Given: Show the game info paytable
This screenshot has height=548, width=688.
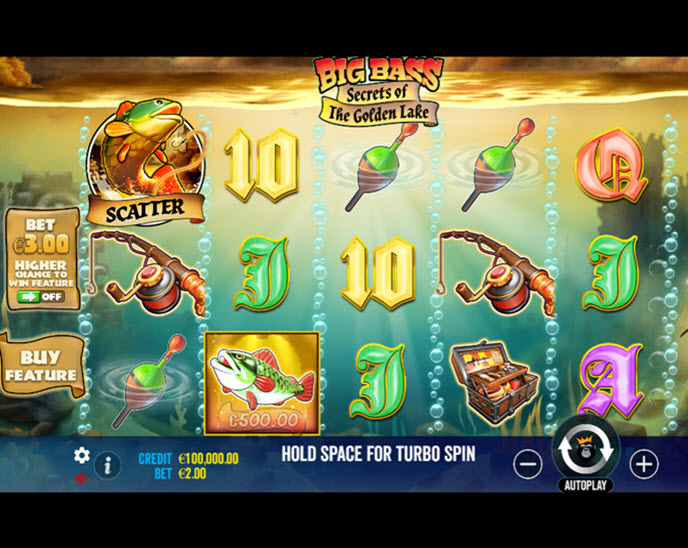Looking at the screenshot, I should [107, 464].
